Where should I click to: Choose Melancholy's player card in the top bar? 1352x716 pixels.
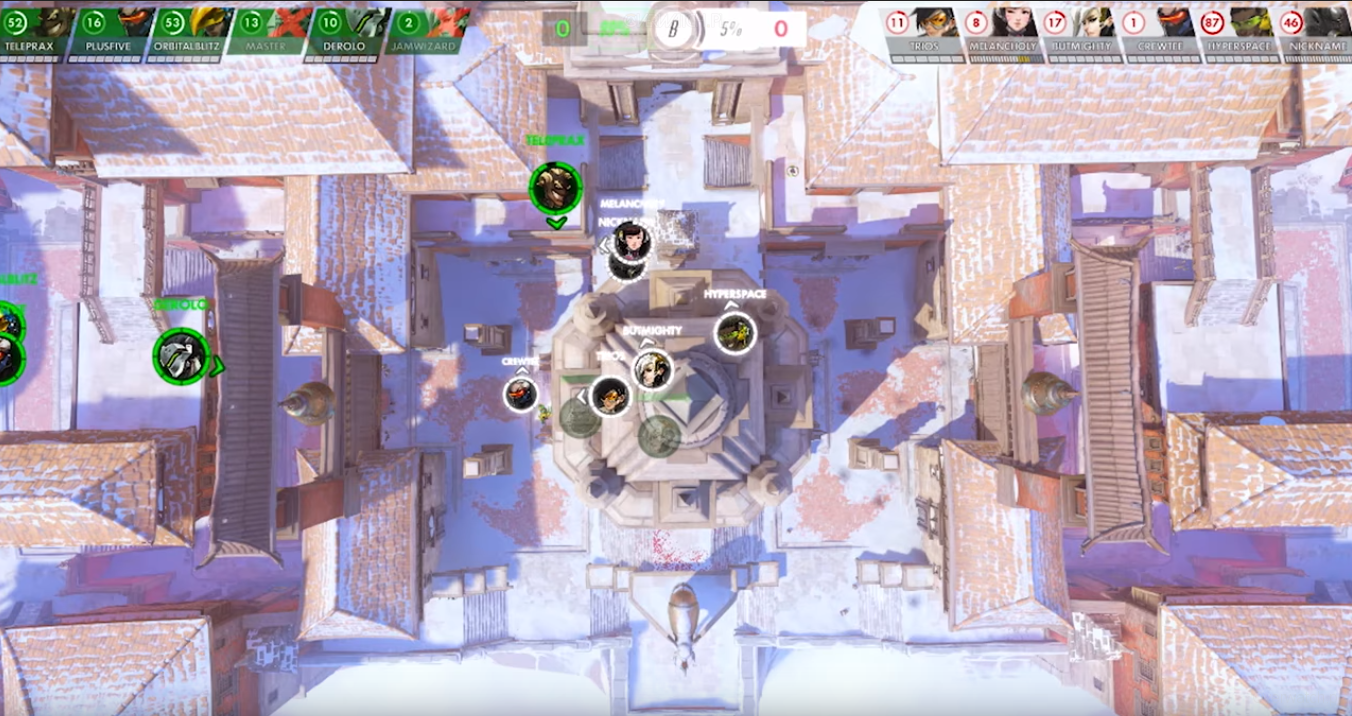(1004, 32)
